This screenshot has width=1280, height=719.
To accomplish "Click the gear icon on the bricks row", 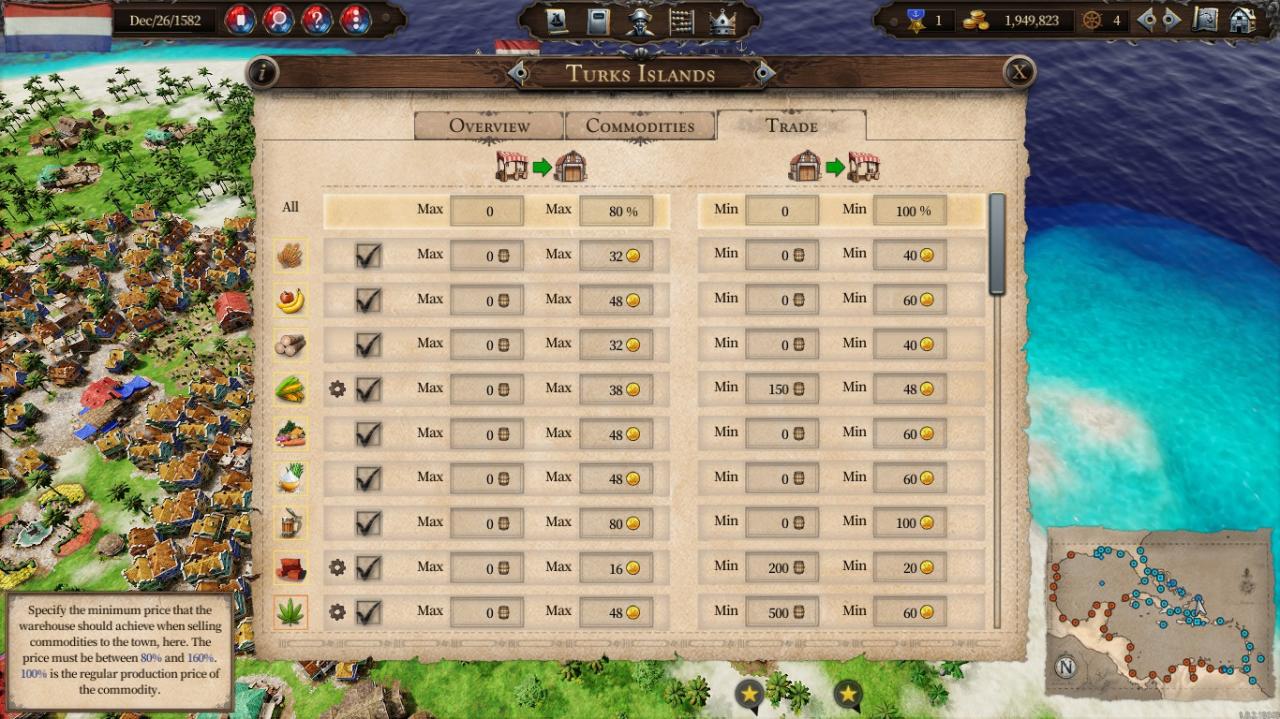I will point(337,568).
